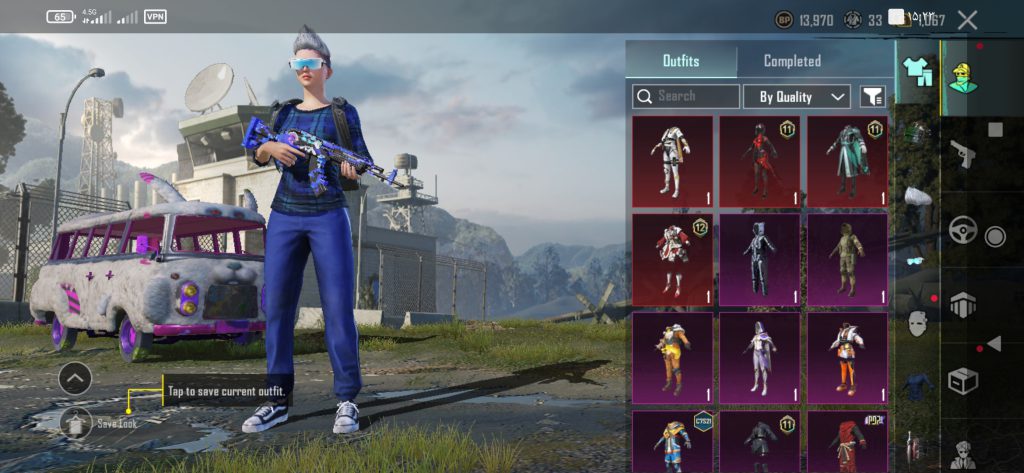Select the white and purple hooded outfit
Viewport: 1024px width, 473px height.
[x=759, y=355]
